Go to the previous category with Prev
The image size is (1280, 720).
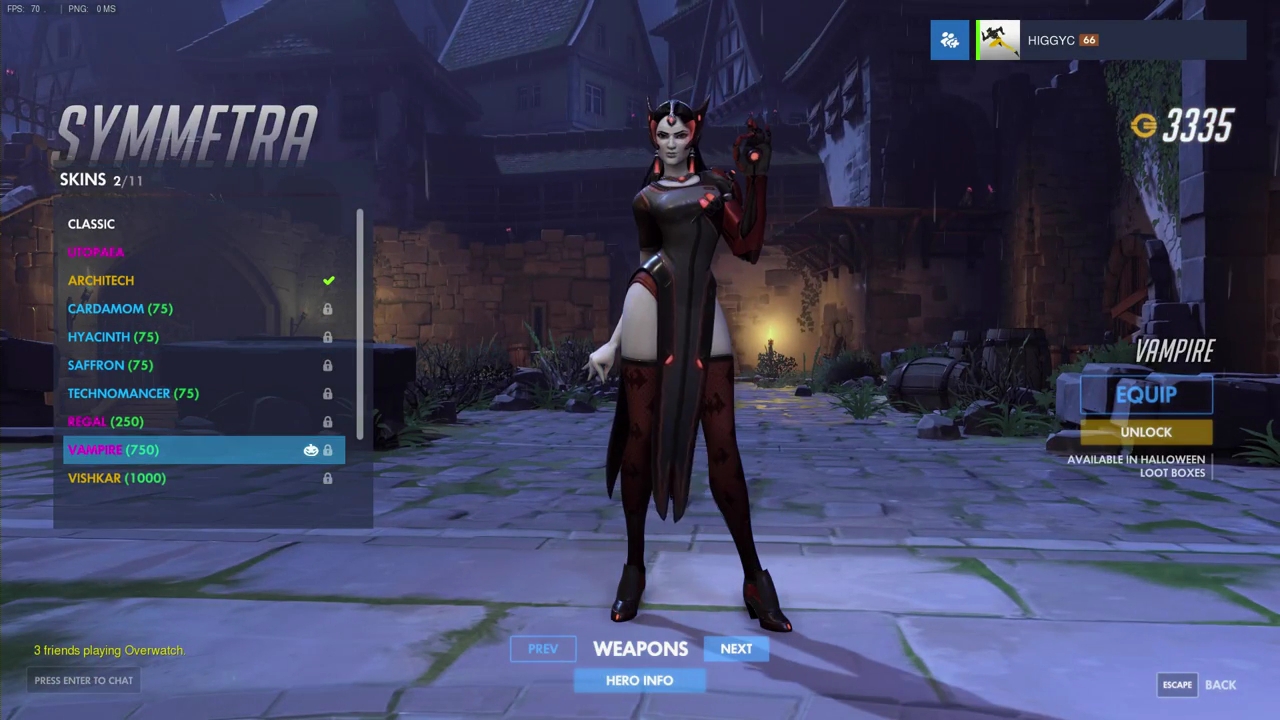pos(543,649)
